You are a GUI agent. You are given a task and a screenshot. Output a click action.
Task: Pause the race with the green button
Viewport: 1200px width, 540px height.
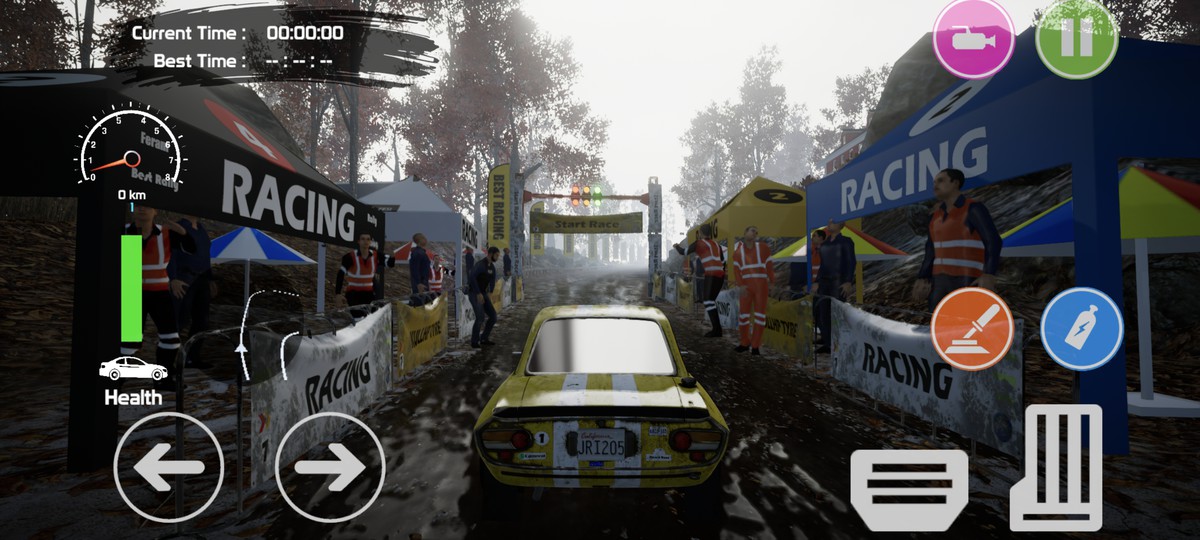1076,38
